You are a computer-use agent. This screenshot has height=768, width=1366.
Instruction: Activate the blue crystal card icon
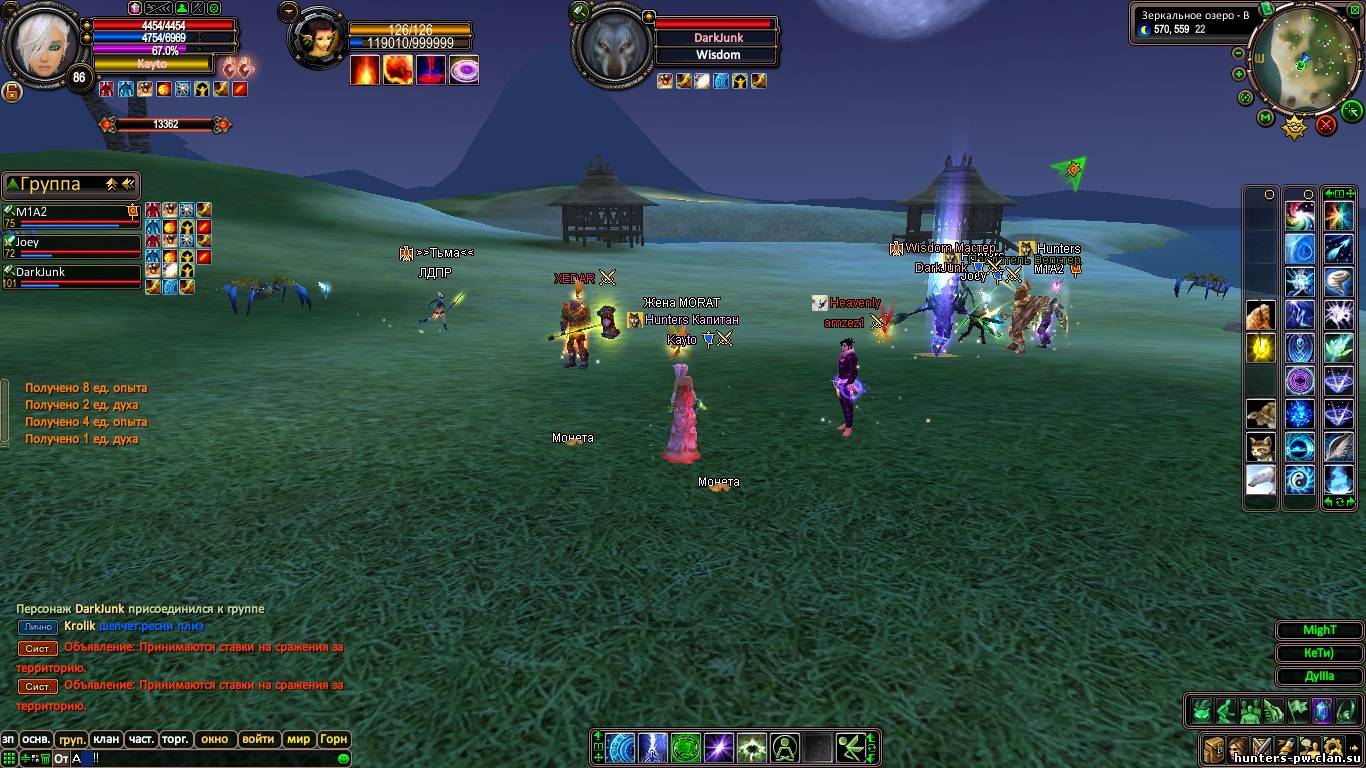click(x=1321, y=711)
